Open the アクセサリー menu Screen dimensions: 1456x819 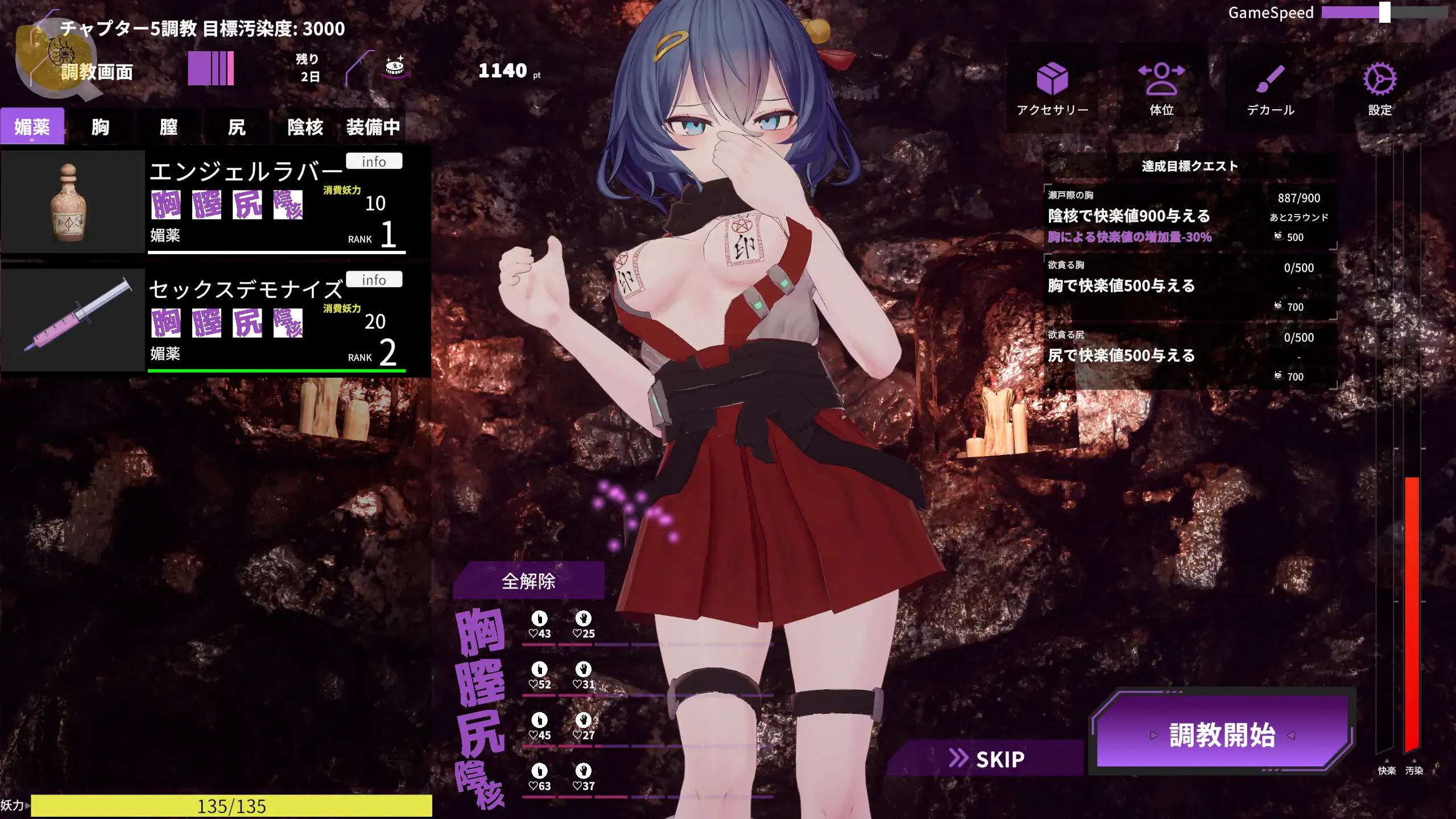coord(1052,89)
